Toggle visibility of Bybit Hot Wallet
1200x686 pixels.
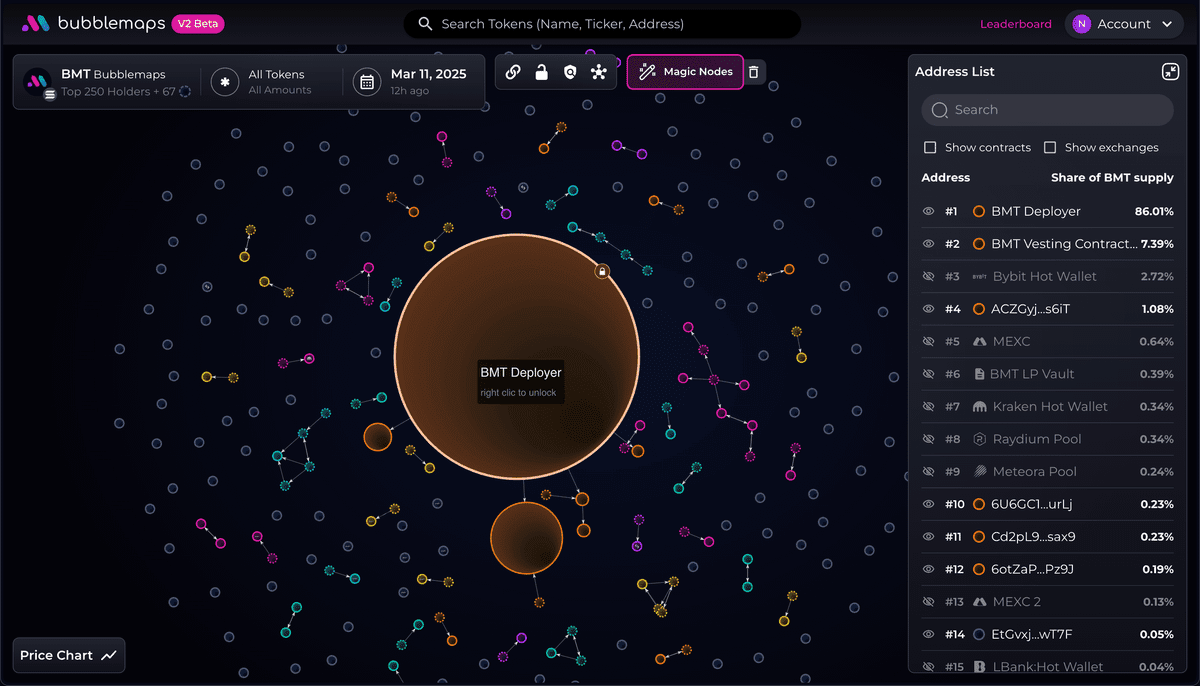click(928, 277)
